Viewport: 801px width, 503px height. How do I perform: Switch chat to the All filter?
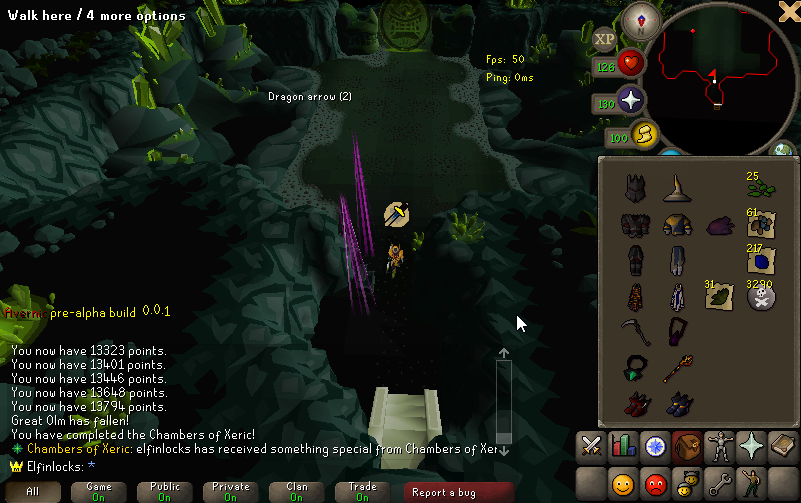coord(33,491)
